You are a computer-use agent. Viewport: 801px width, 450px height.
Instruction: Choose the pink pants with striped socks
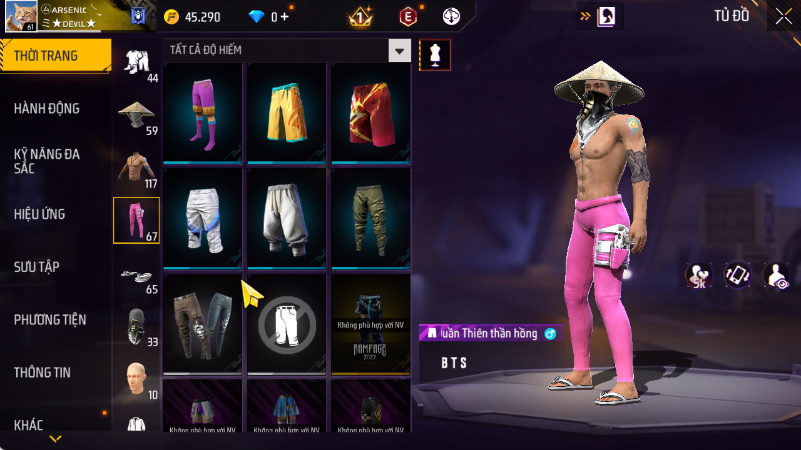[204, 111]
